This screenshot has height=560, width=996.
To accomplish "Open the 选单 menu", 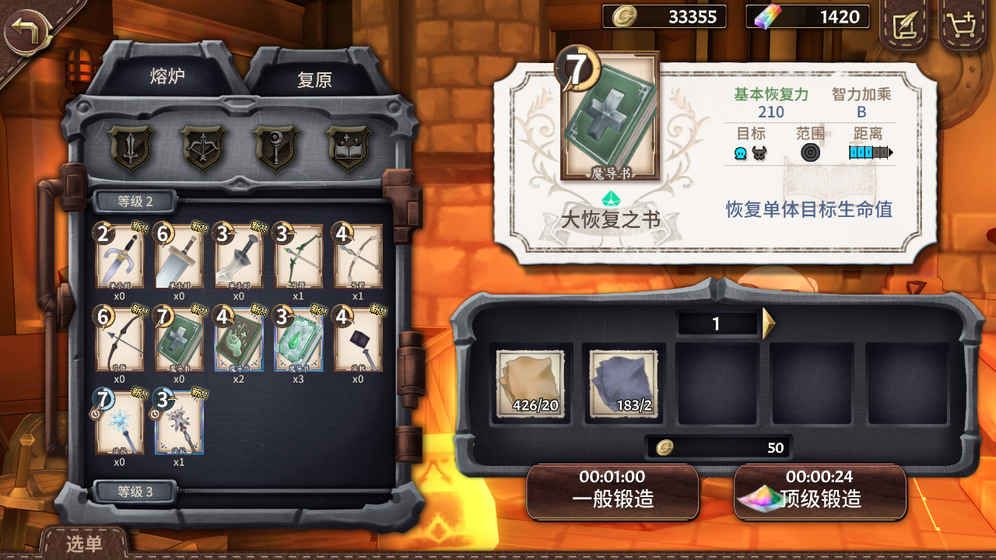I will [x=84, y=544].
